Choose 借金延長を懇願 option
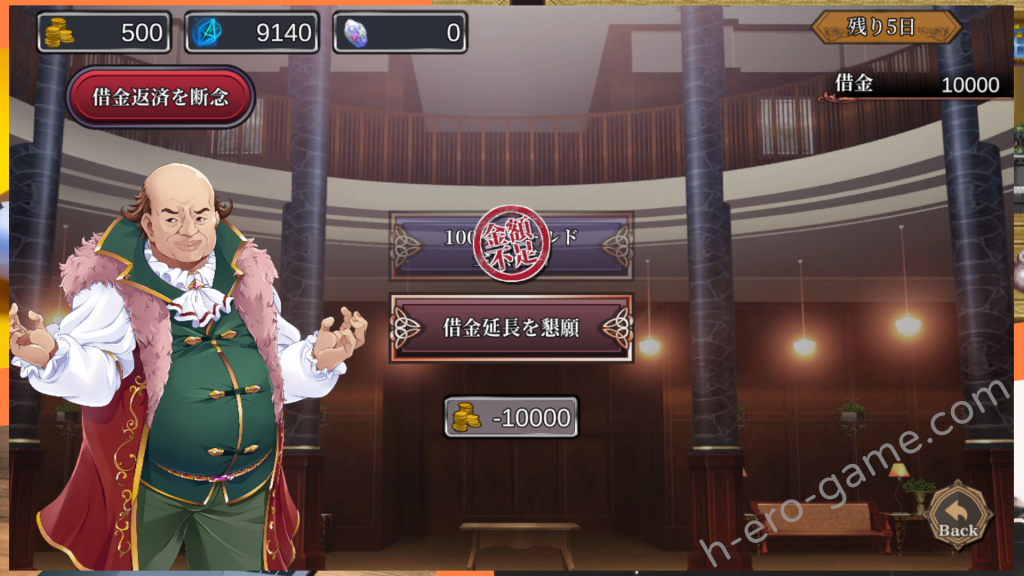Screen dimensions: 1024x576 pos(510,327)
